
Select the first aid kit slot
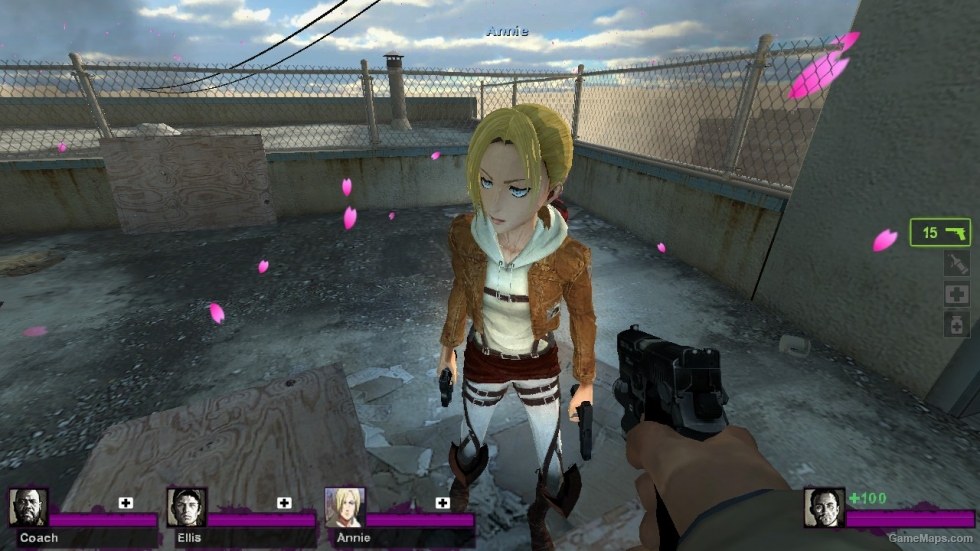(956, 294)
